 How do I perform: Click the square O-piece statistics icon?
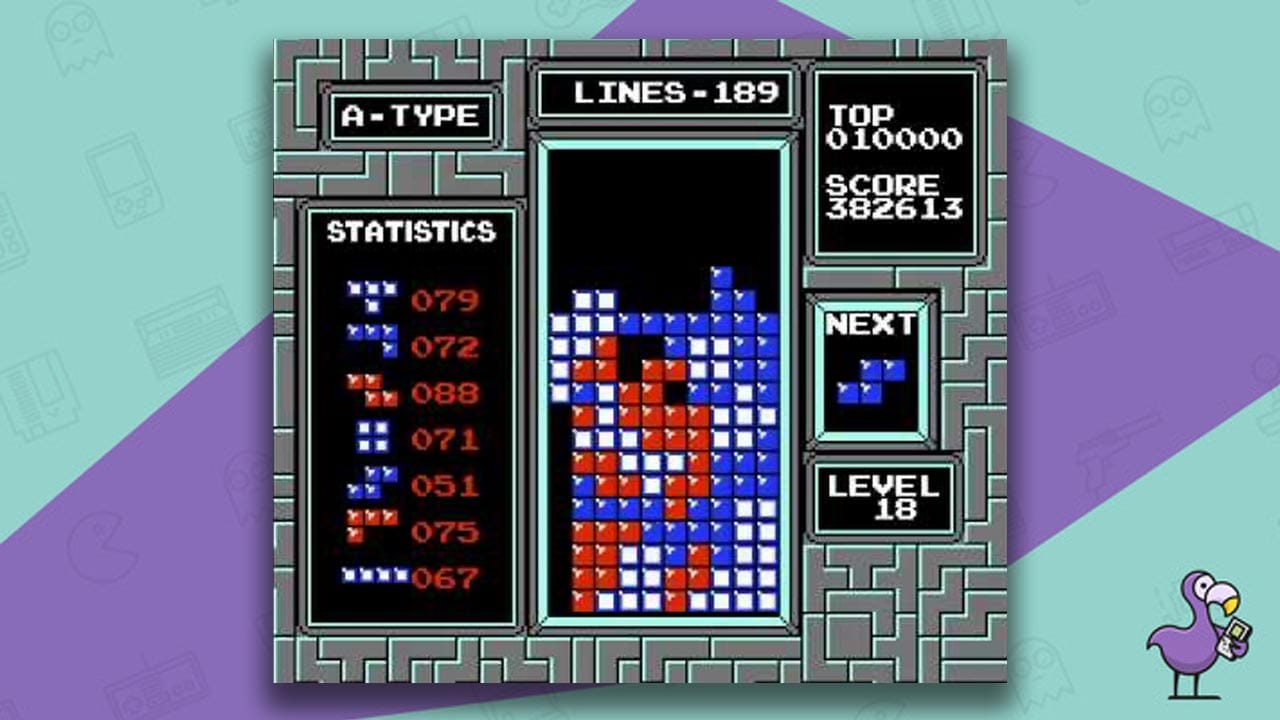pyautogui.click(x=372, y=437)
